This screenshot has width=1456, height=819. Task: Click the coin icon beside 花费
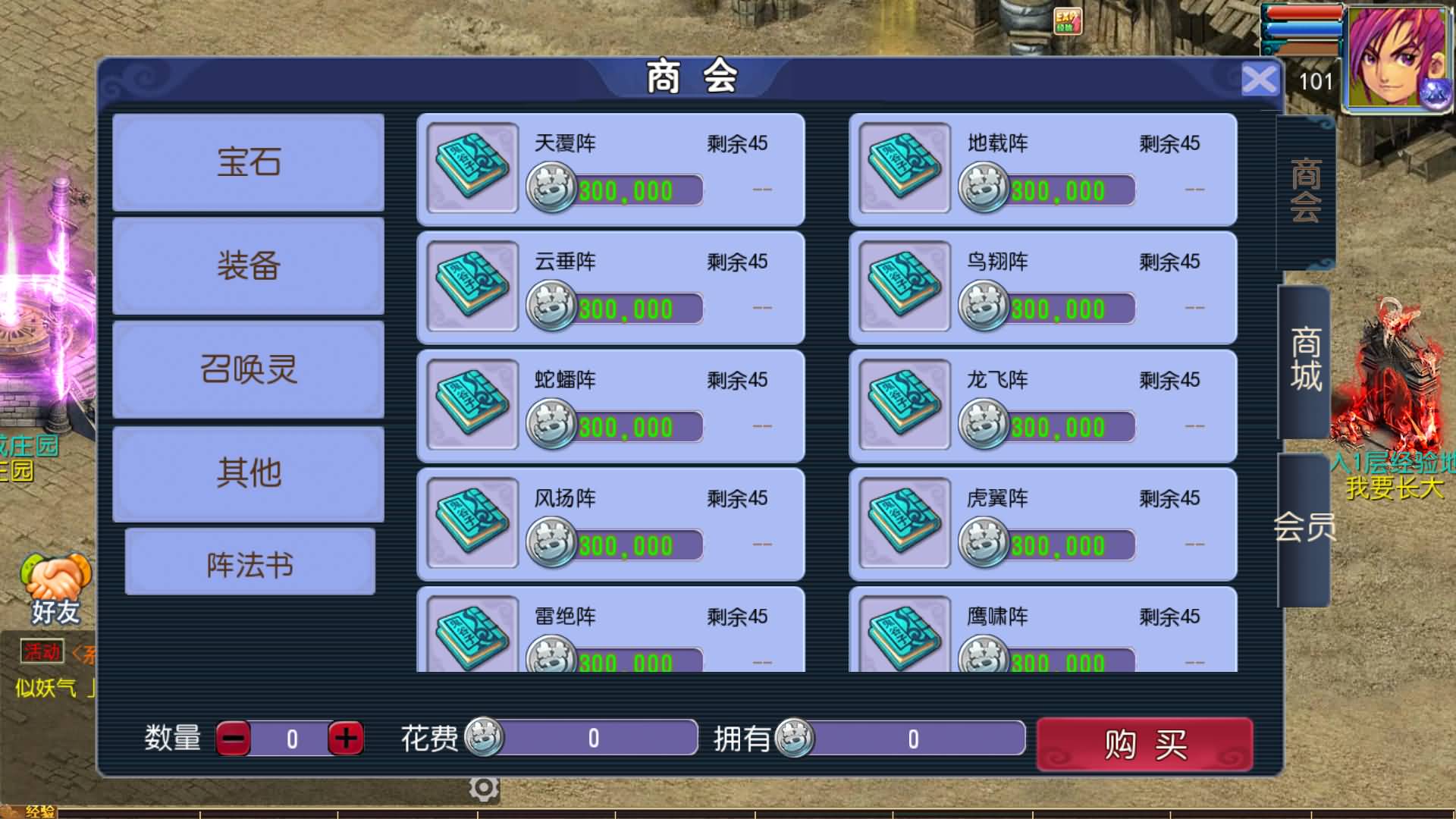[483, 736]
